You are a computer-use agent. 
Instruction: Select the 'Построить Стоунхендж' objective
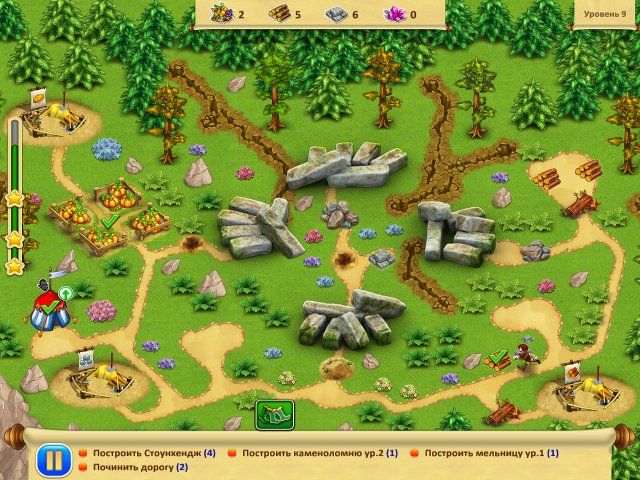pyautogui.click(x=152, y=453)
